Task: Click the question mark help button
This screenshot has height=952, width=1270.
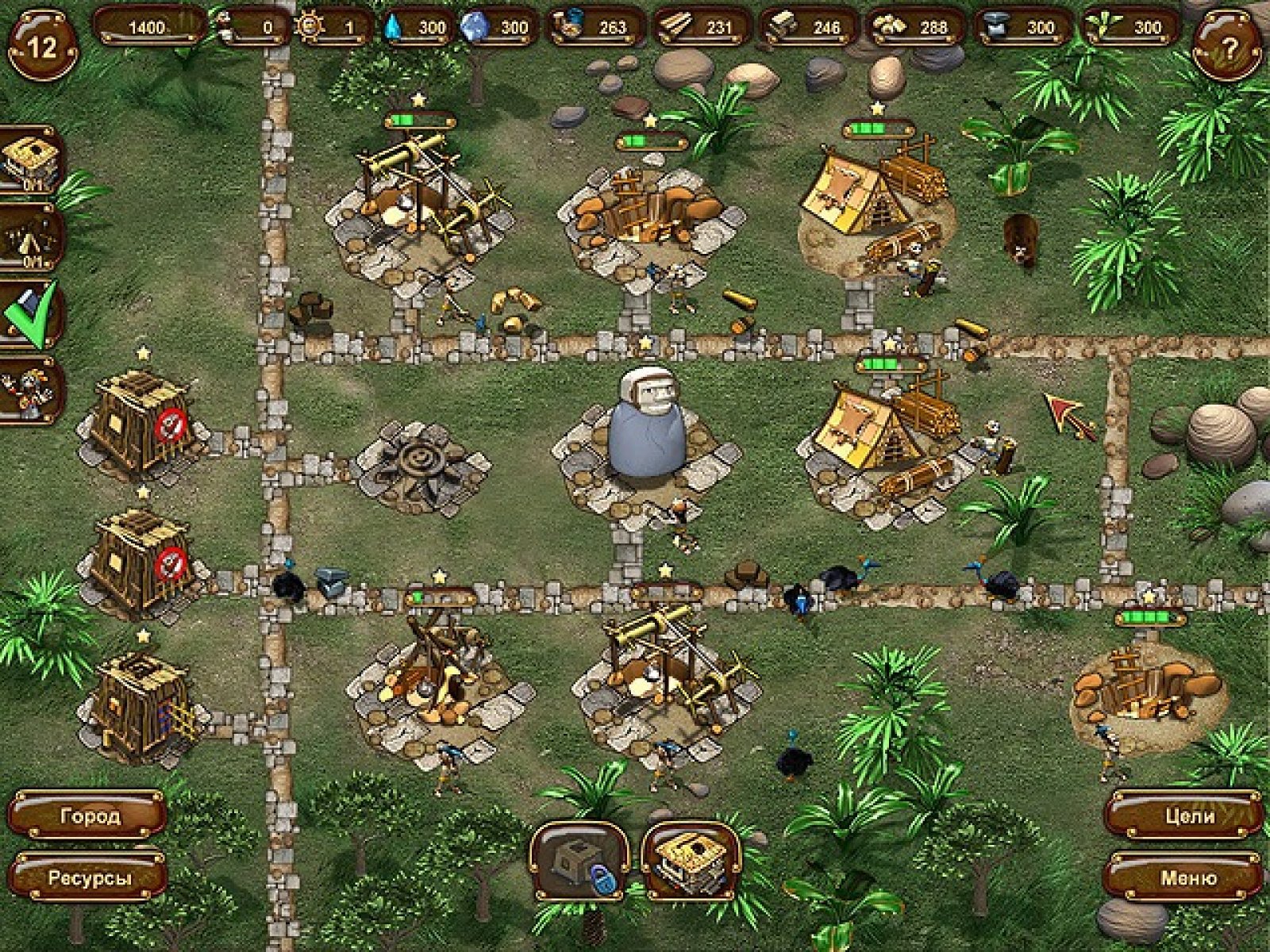Action: tap(1227, 48)
